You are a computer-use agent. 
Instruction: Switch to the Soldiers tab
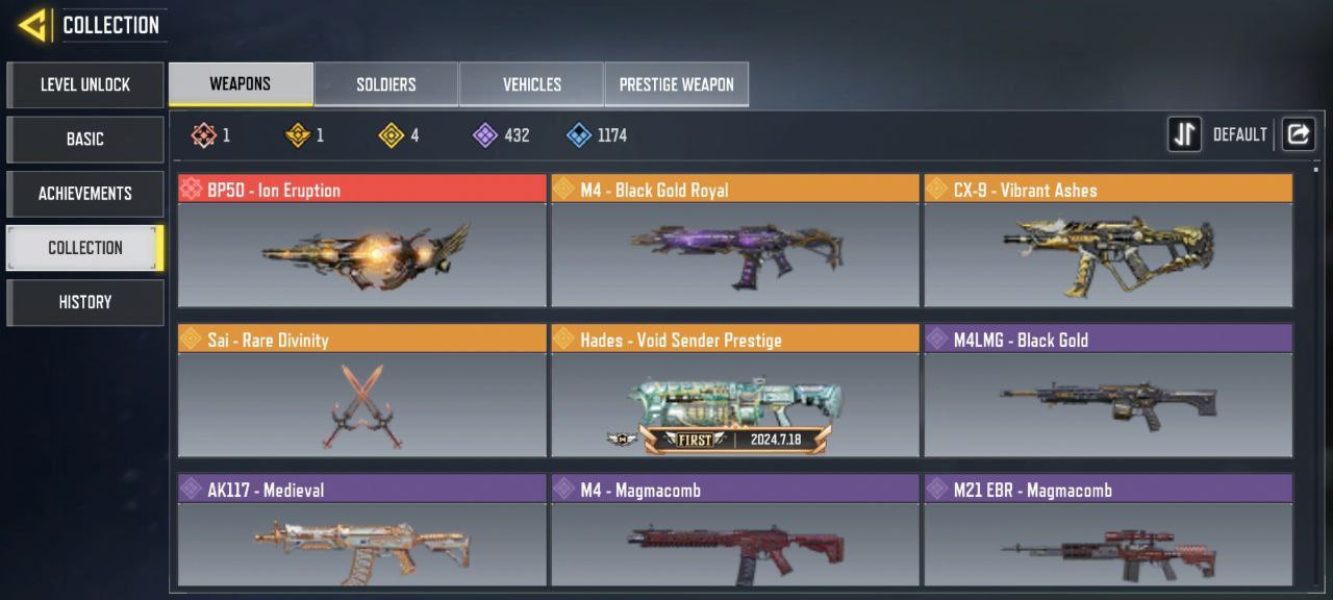click(386, 84)
